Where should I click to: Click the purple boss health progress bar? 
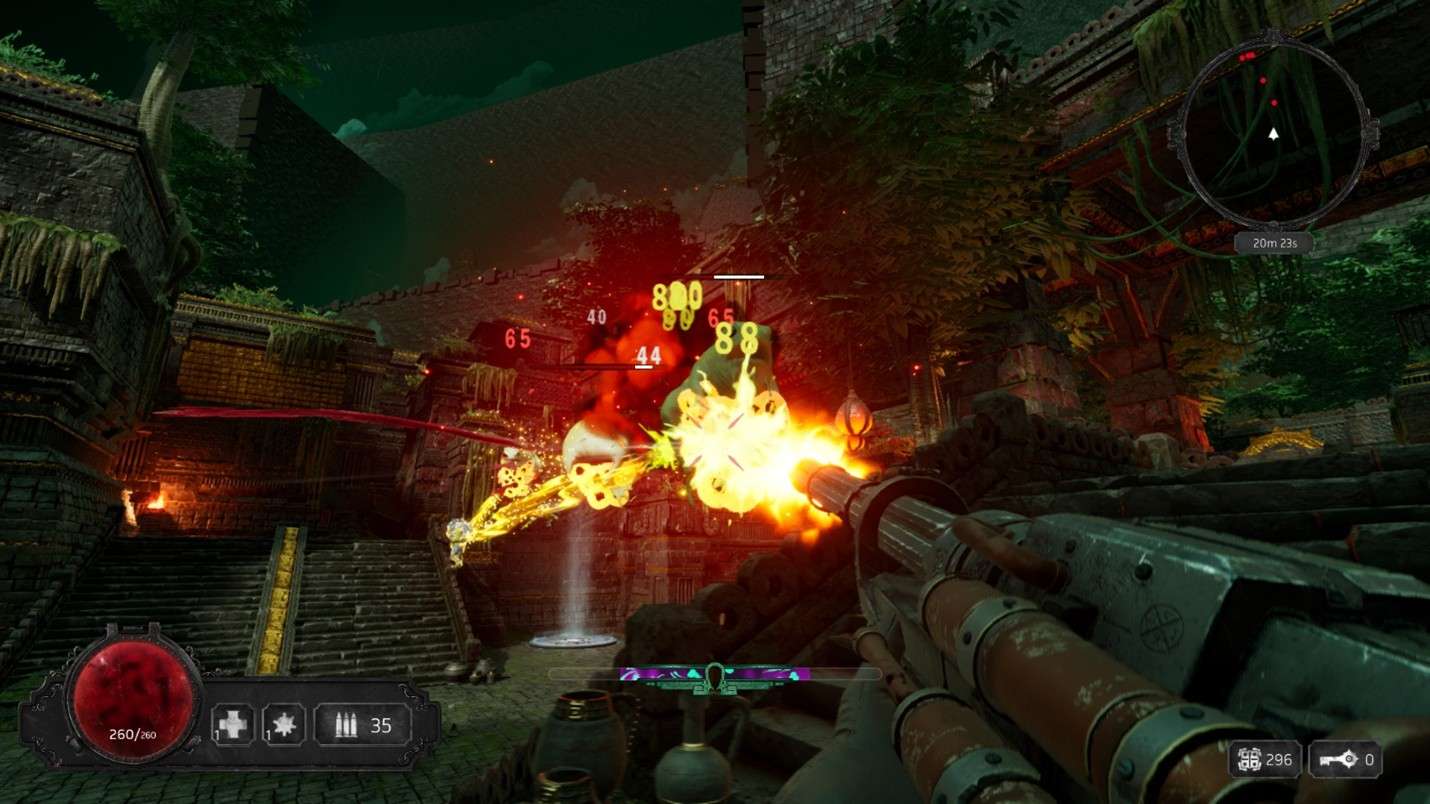click(660, 672)
